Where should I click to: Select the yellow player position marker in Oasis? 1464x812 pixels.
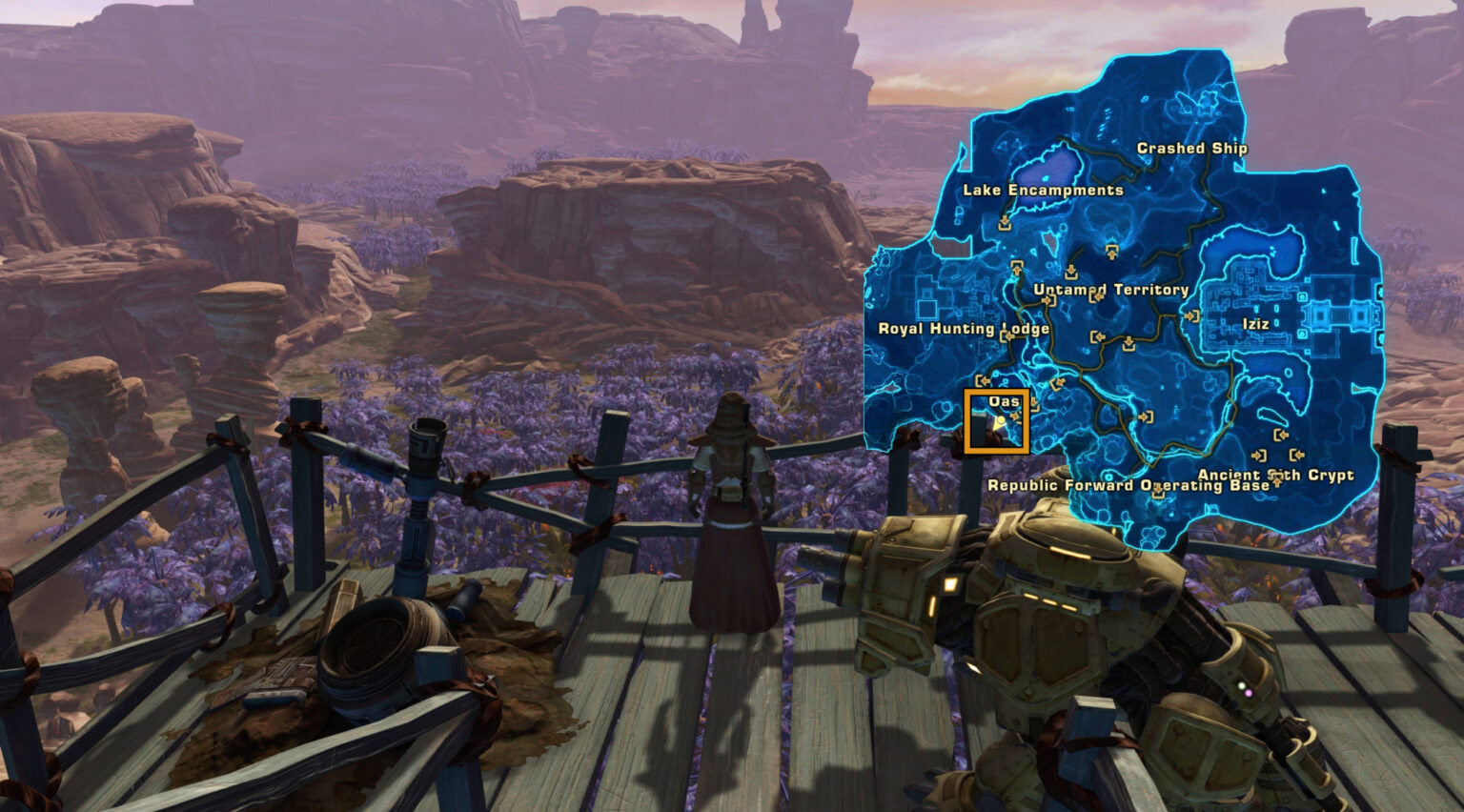1000,420
